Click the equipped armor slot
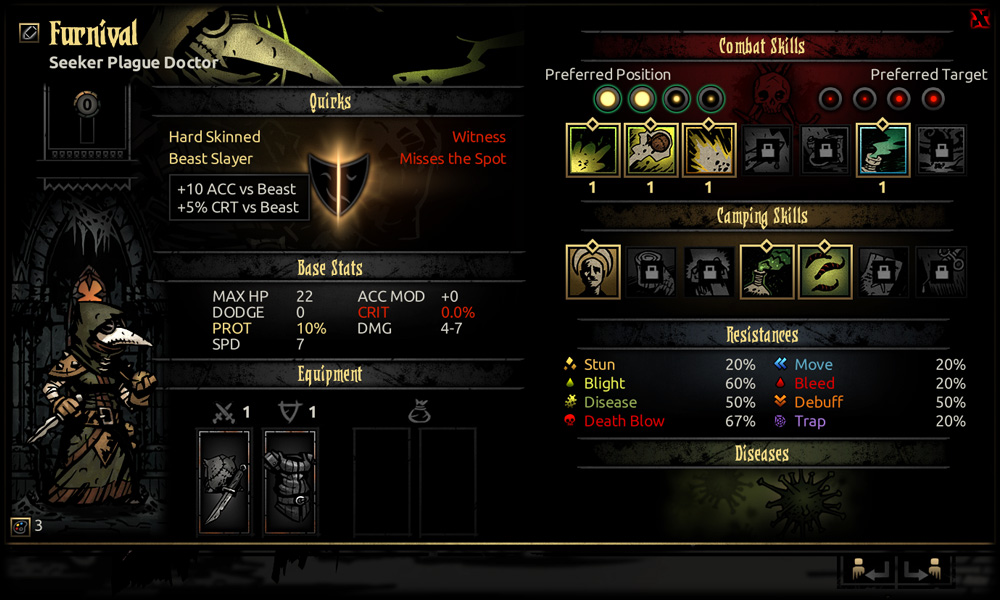This screenshot has width=1000, height=600. (291, 481)
